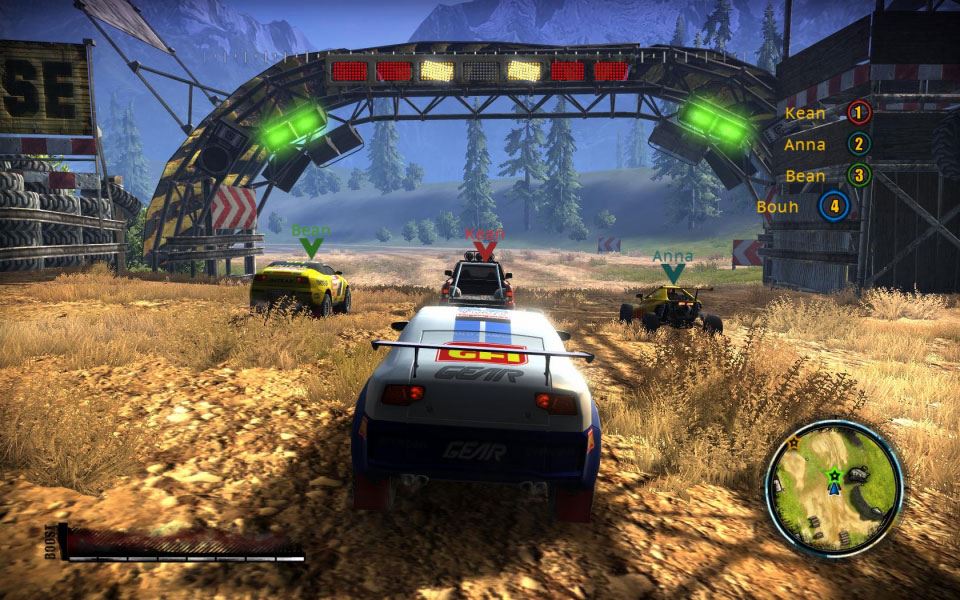
Task: Select Bean in the race standings
Action: point(826,176)
